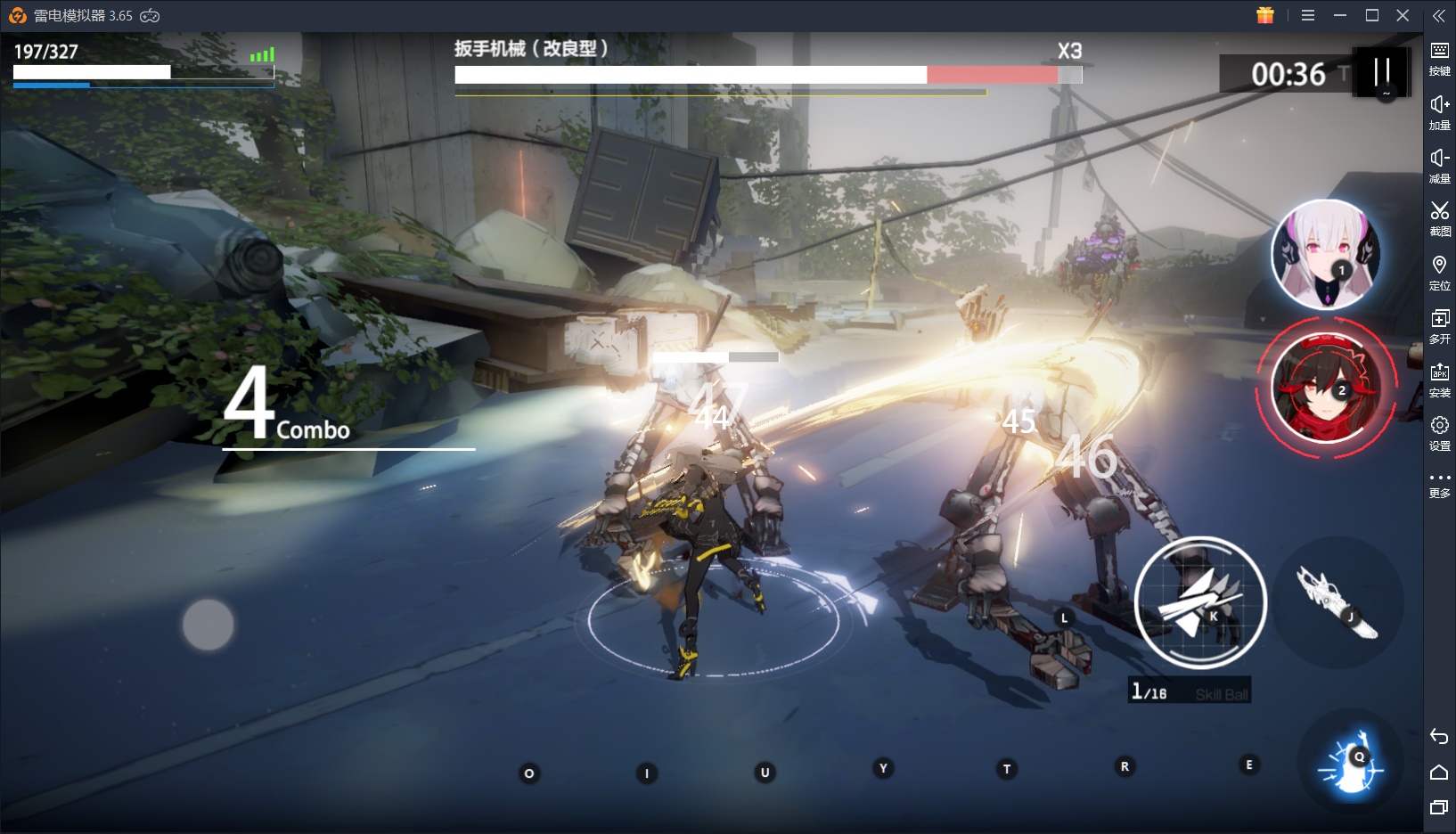
Task: Minimize the emulator window
Action: (x=1339, y=15)
